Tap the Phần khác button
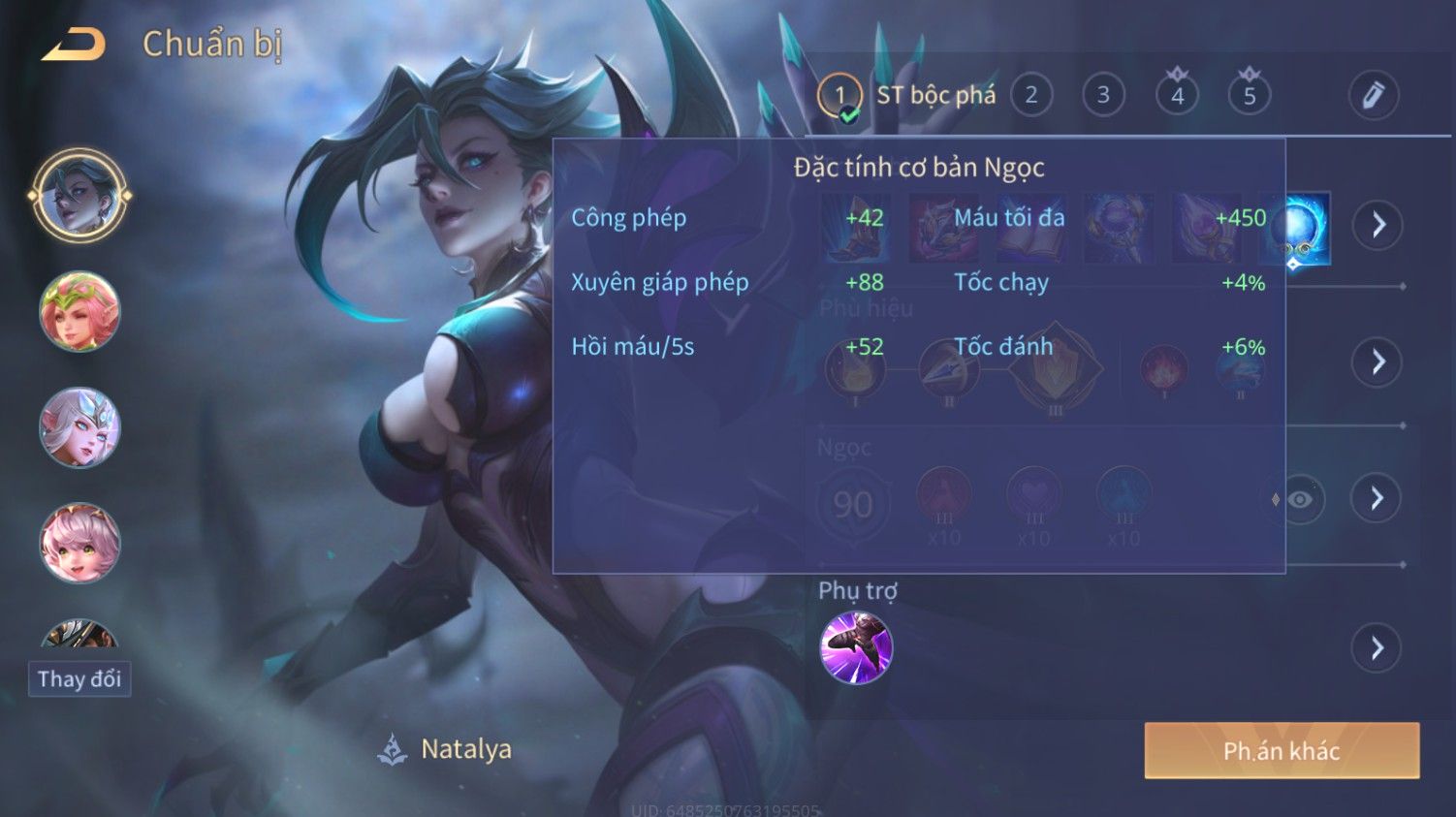This screenshot has width=1456, height=817. pyautogui.click(x=1282, y=750)
